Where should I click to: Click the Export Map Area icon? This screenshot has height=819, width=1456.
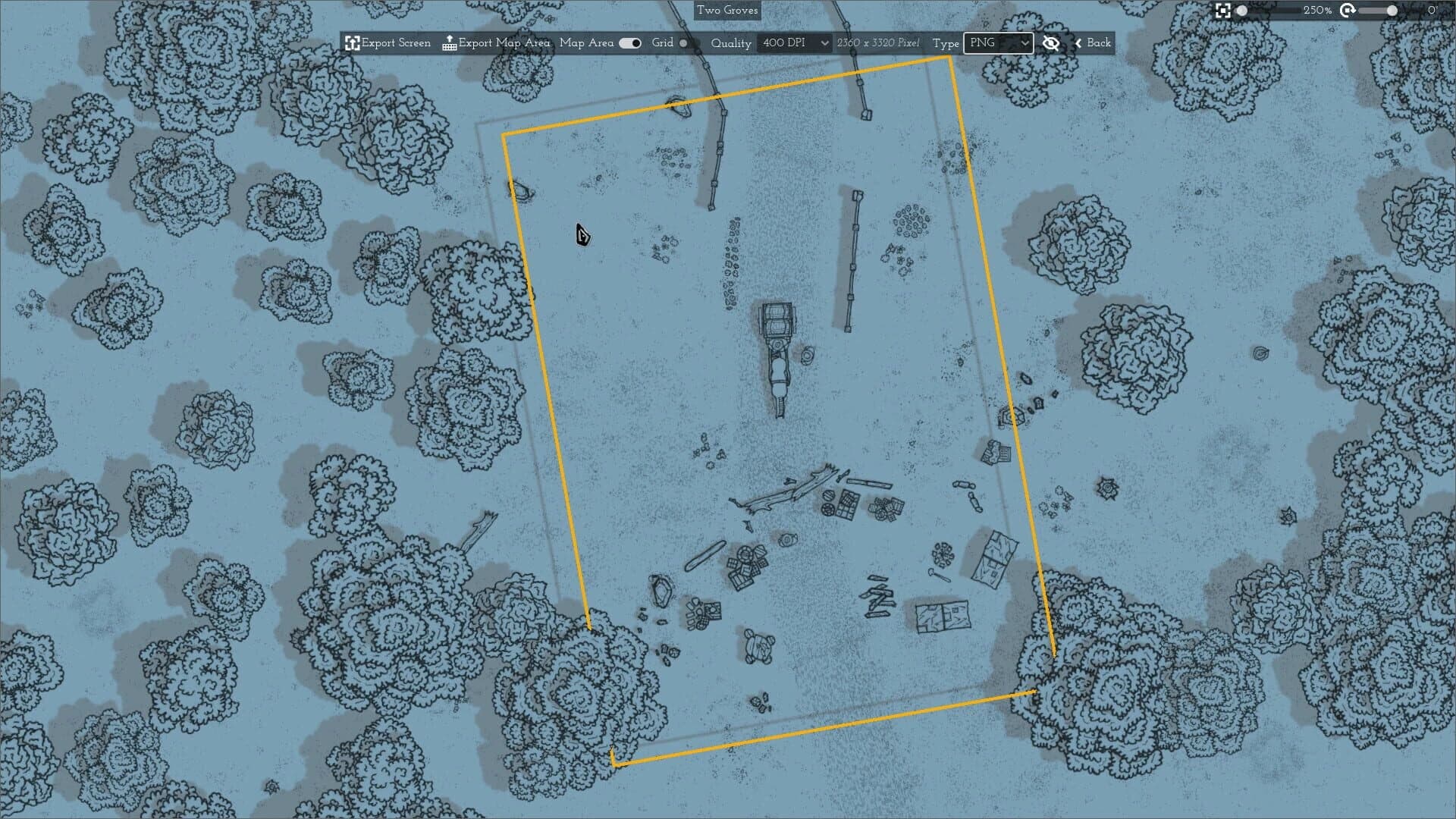coord(449,43)
